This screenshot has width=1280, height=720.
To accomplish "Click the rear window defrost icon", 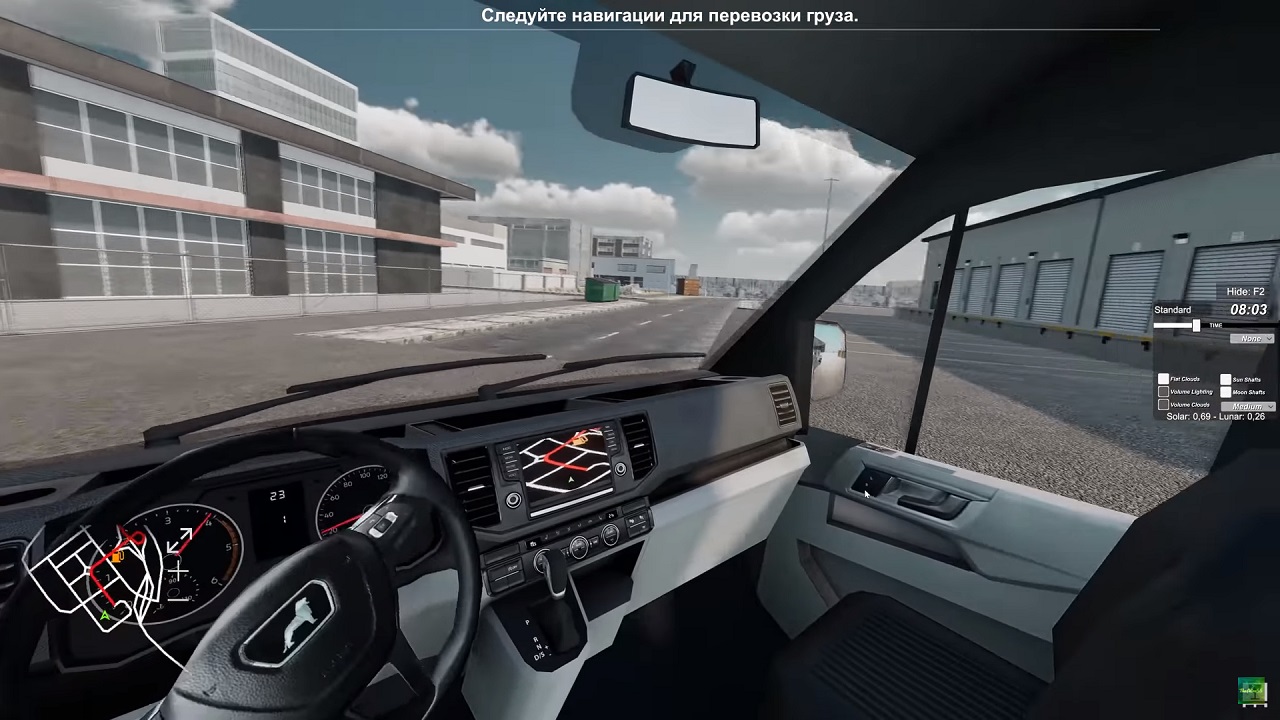I will [x=640, y=518].
